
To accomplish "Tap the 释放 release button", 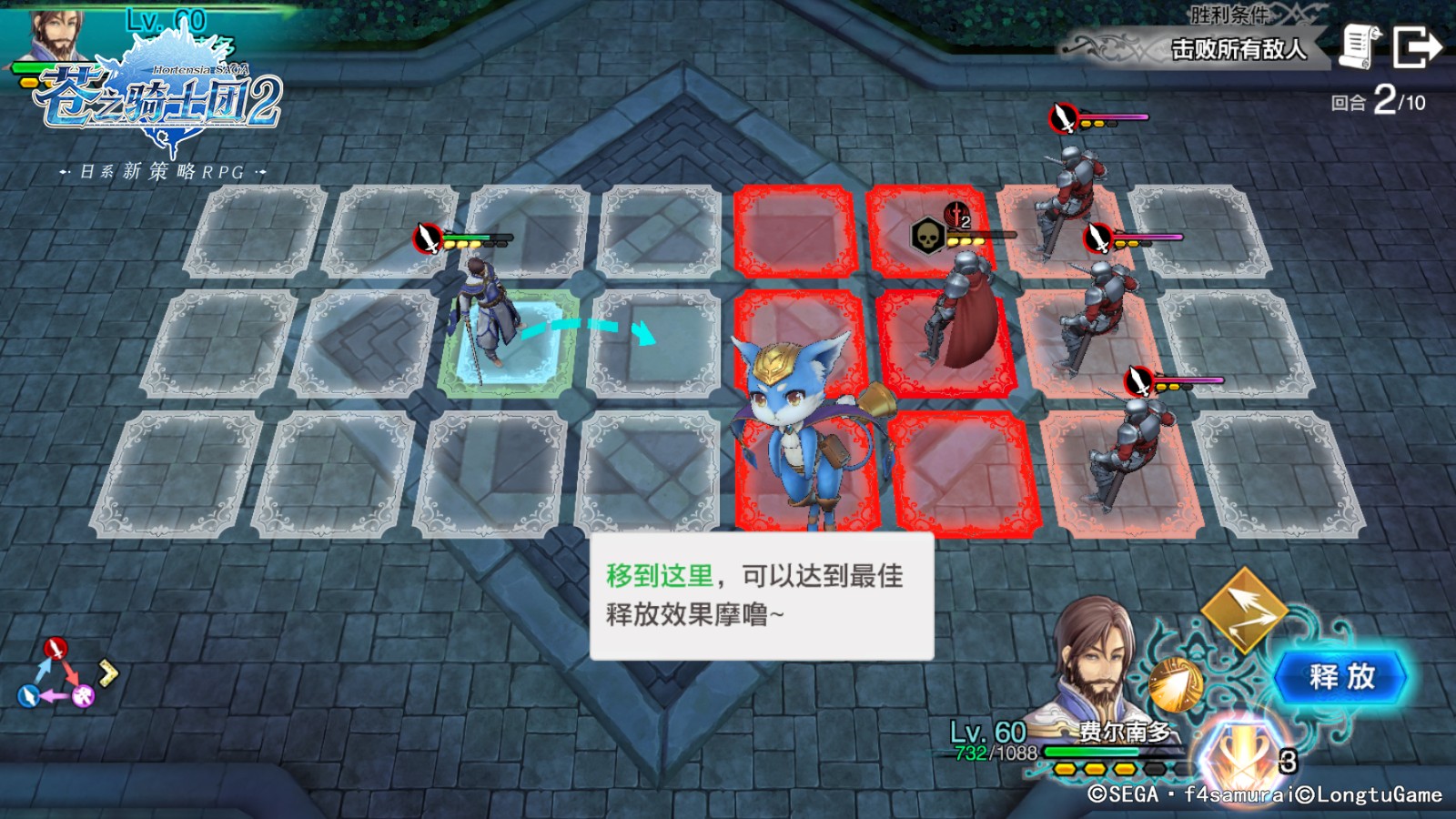I will 1340,677.
